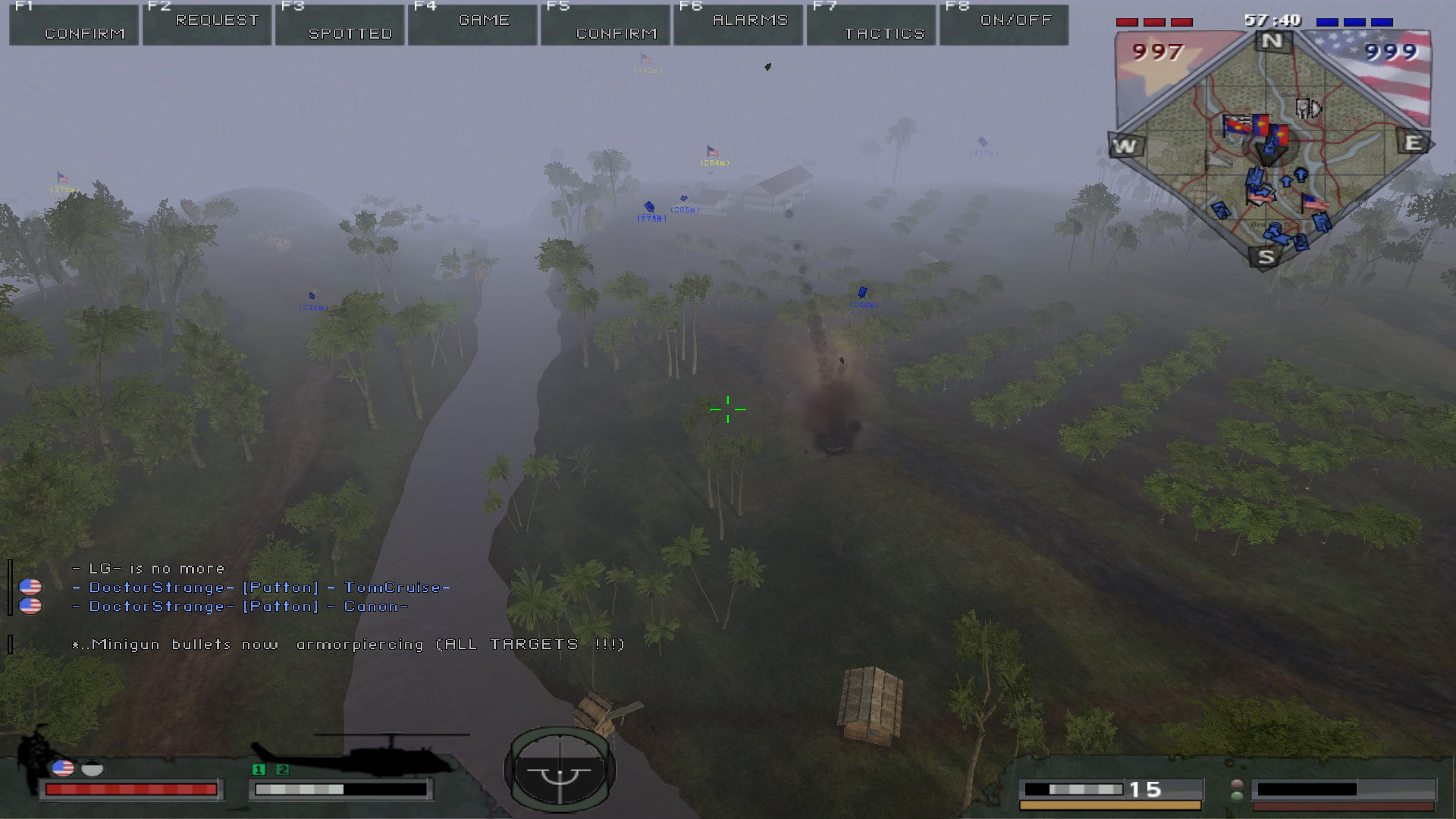
Task: Select the helicopter silhouette vehicle icon
Action: point(356,753)
